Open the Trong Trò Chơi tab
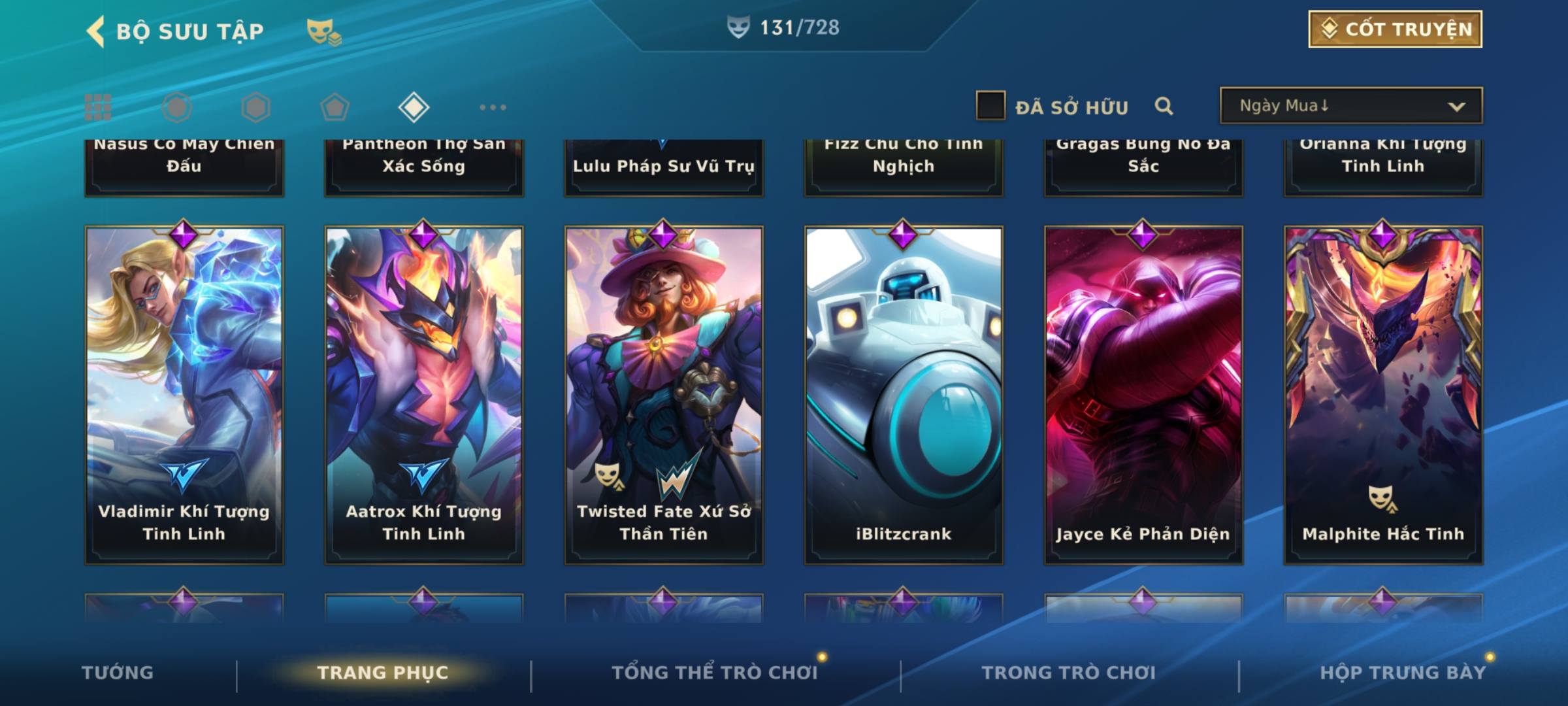Image resolution: width=1568 pixels, height=706 pixels. (x=1069, y=673)
